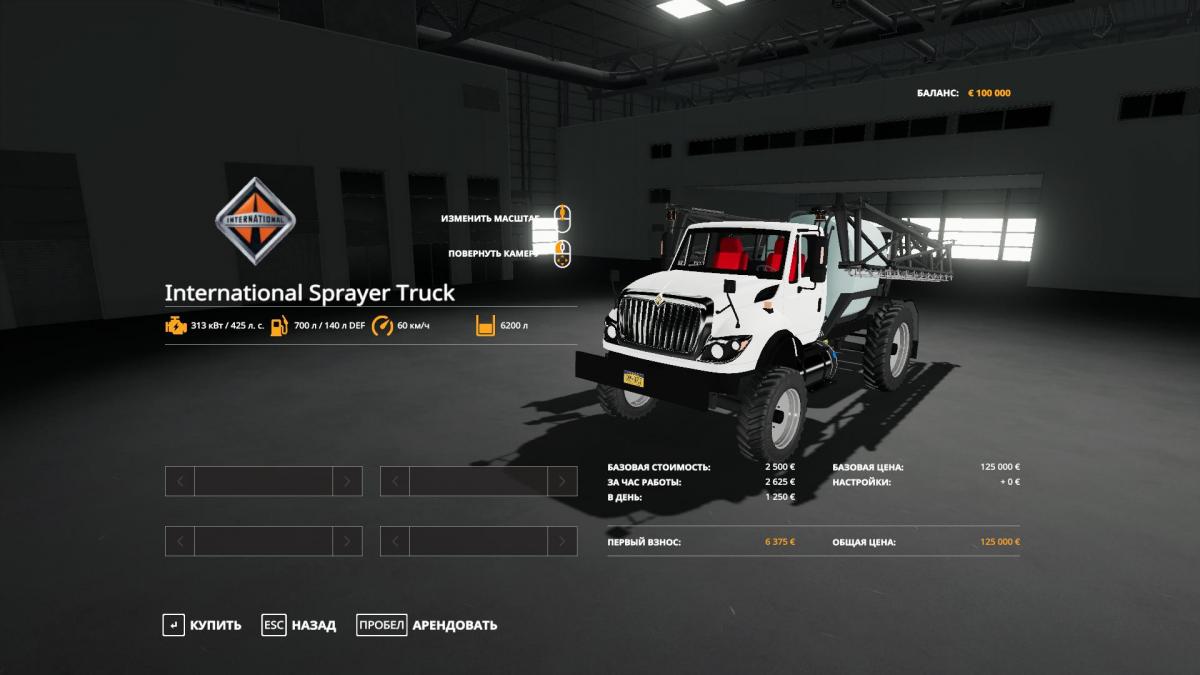Viewport: 1200px width, 675px height.
Task: Go back using the НАЗАД button
Action: [300, 625]
